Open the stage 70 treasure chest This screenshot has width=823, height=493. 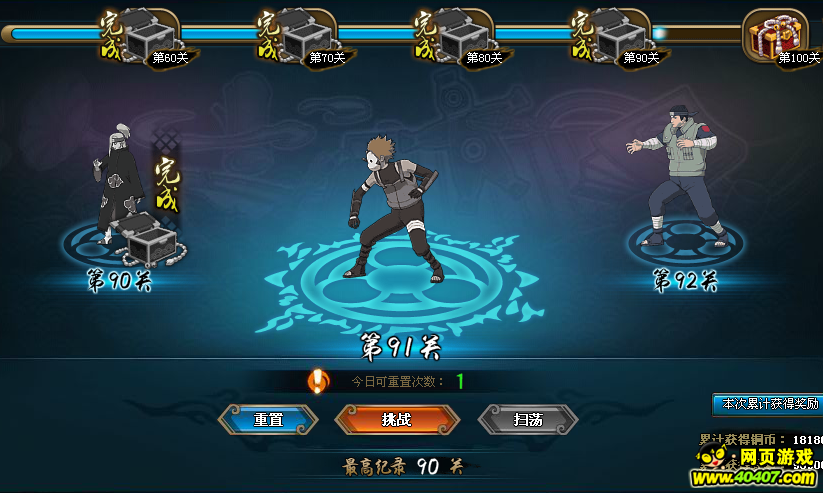click(307, 35)
